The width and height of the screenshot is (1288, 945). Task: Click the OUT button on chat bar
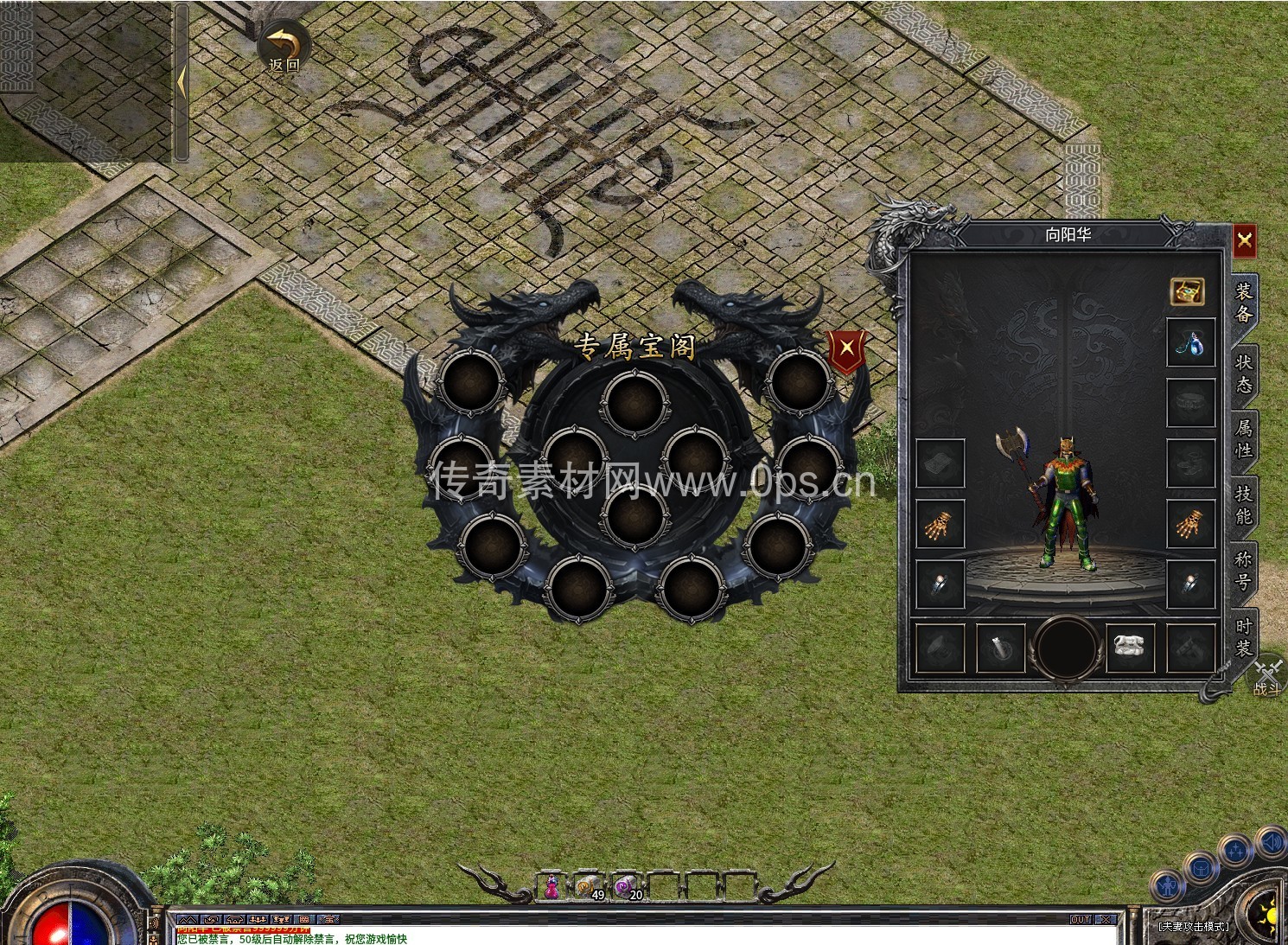tap(1081, 920)
